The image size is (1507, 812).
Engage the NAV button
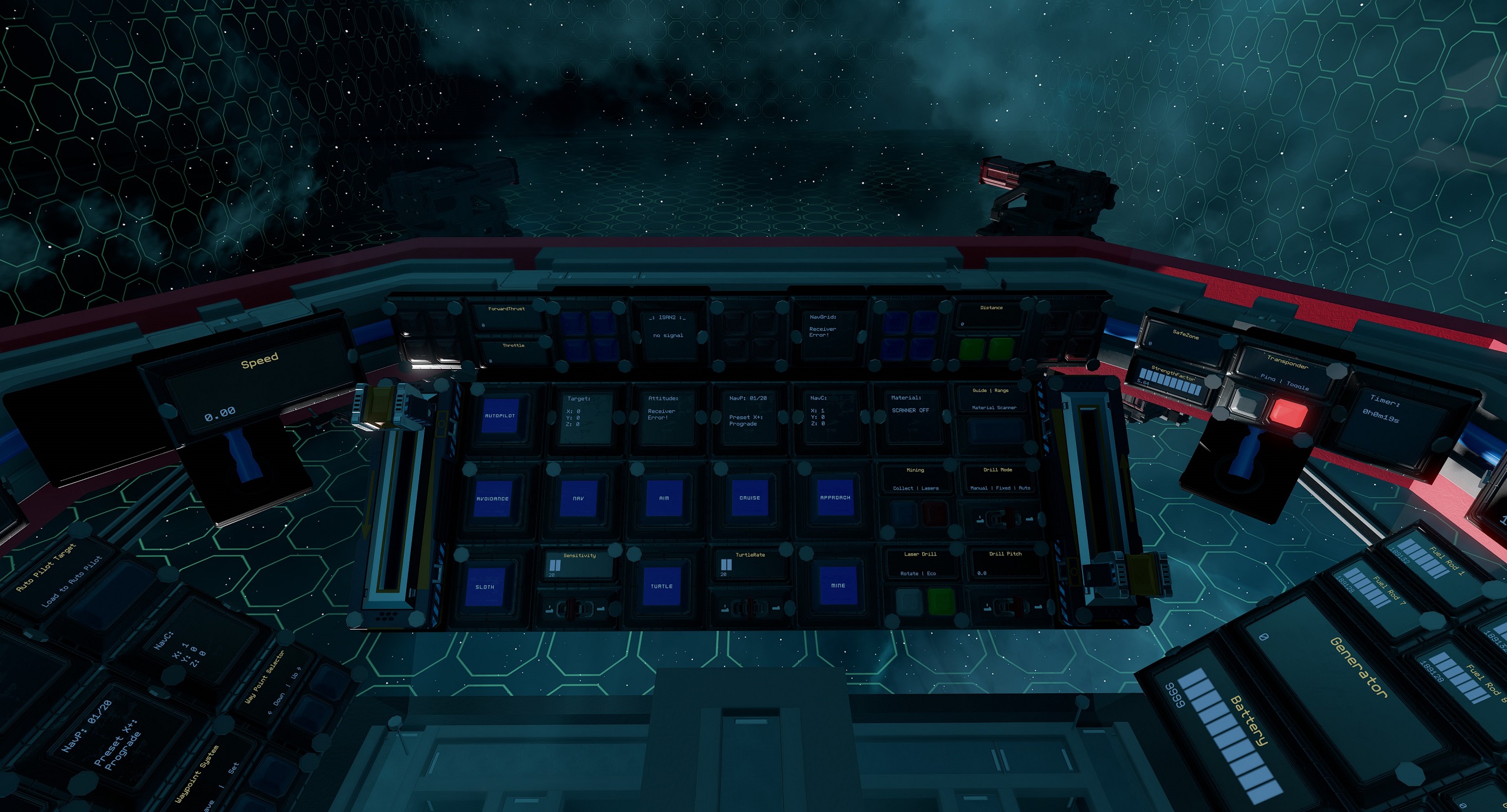click(x=578, y=498)
